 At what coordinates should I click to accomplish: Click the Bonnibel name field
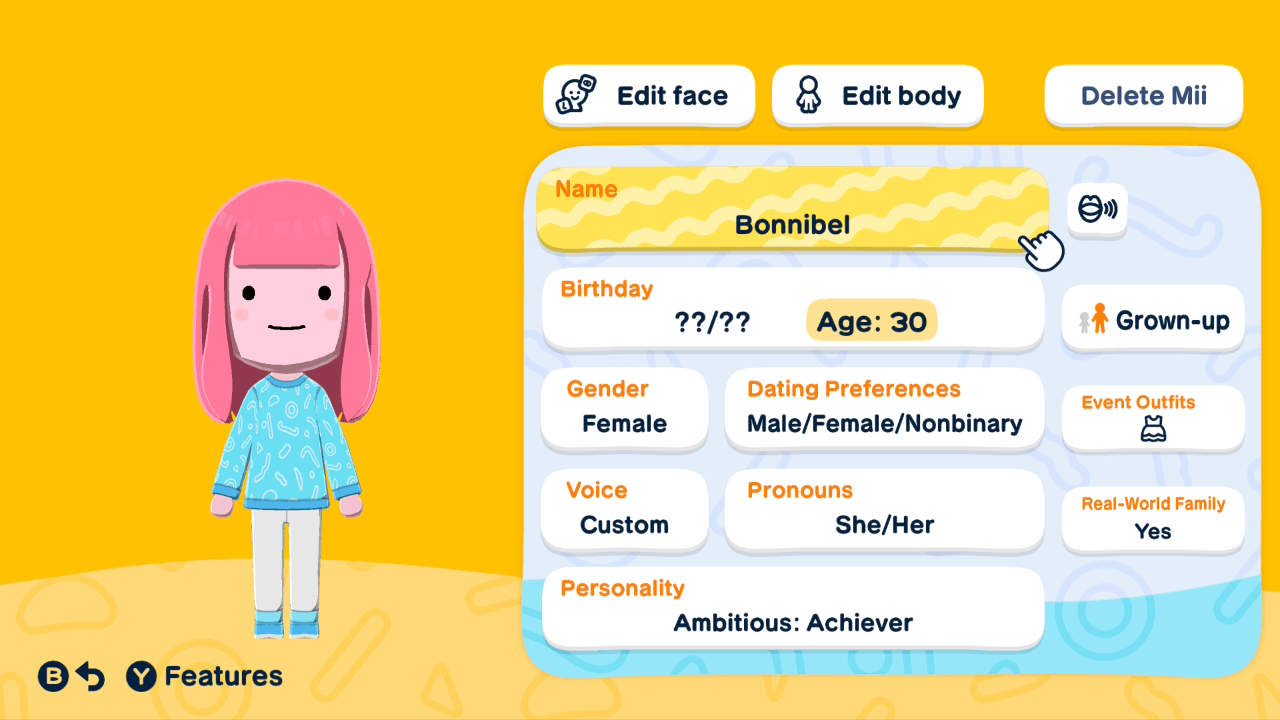[792, 210]
